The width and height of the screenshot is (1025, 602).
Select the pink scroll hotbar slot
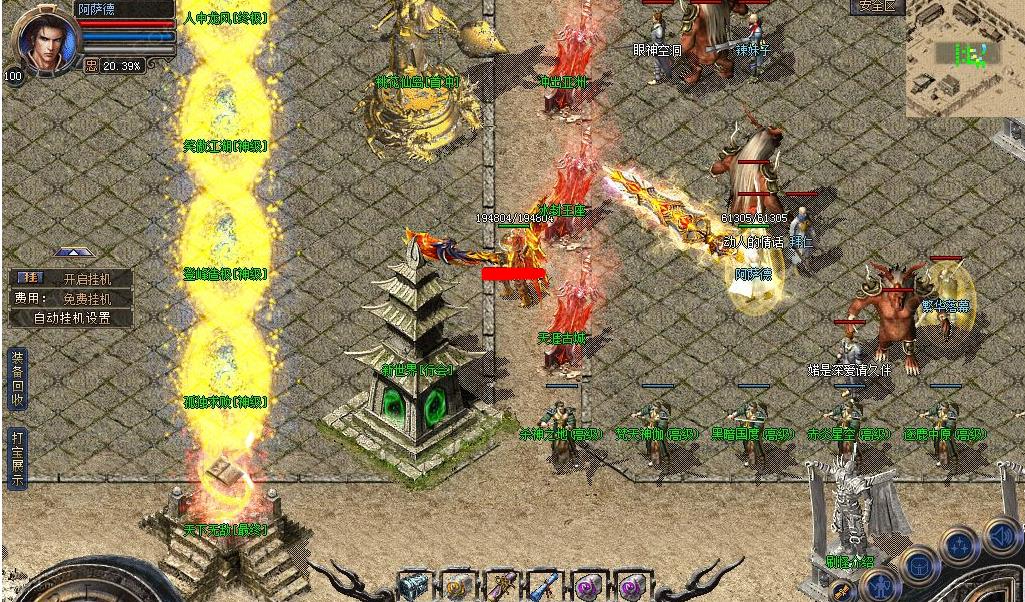500,586
